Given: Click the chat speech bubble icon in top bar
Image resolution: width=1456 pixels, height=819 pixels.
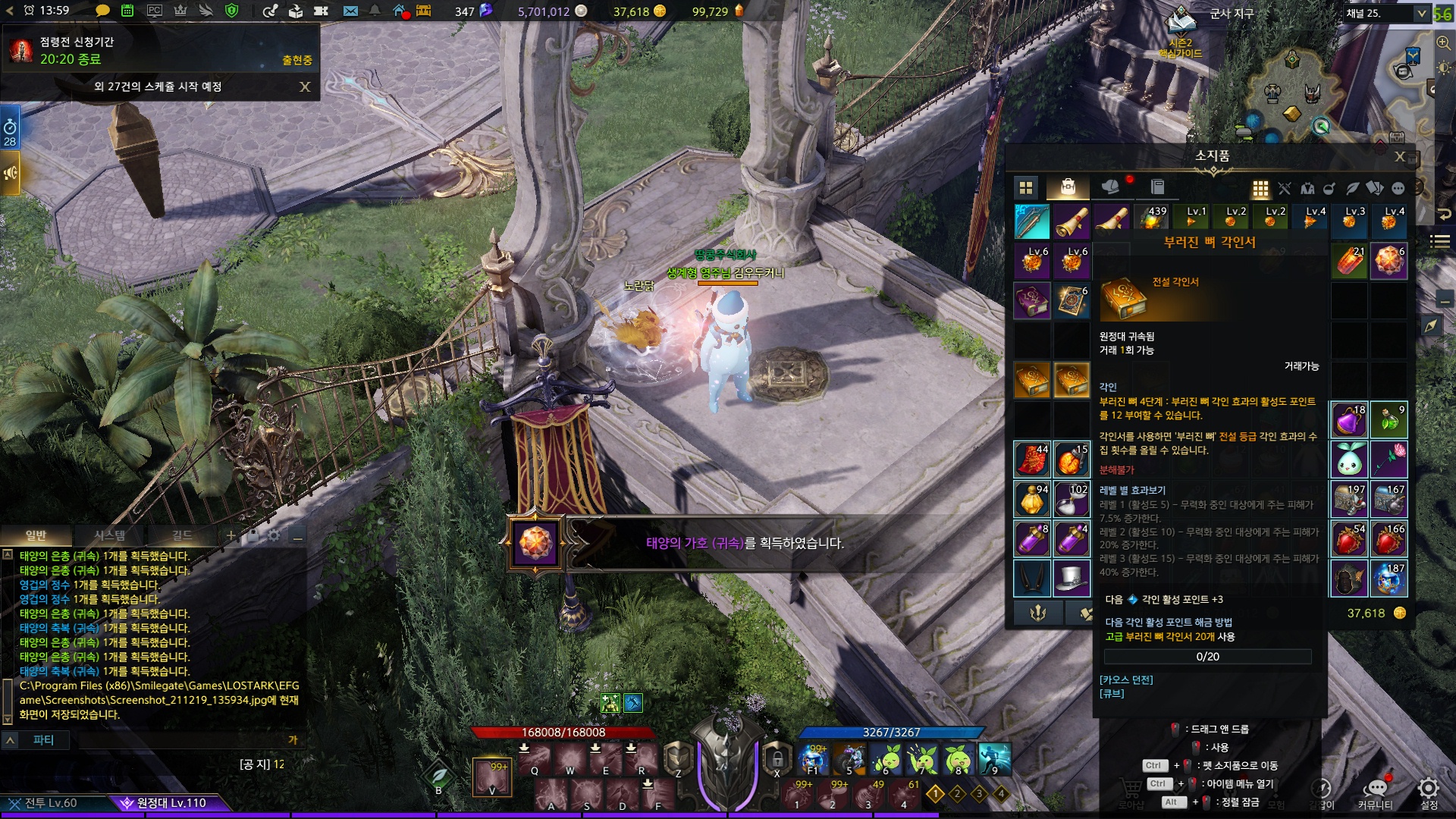Looking at the screenshot, I should pos(102,11).
